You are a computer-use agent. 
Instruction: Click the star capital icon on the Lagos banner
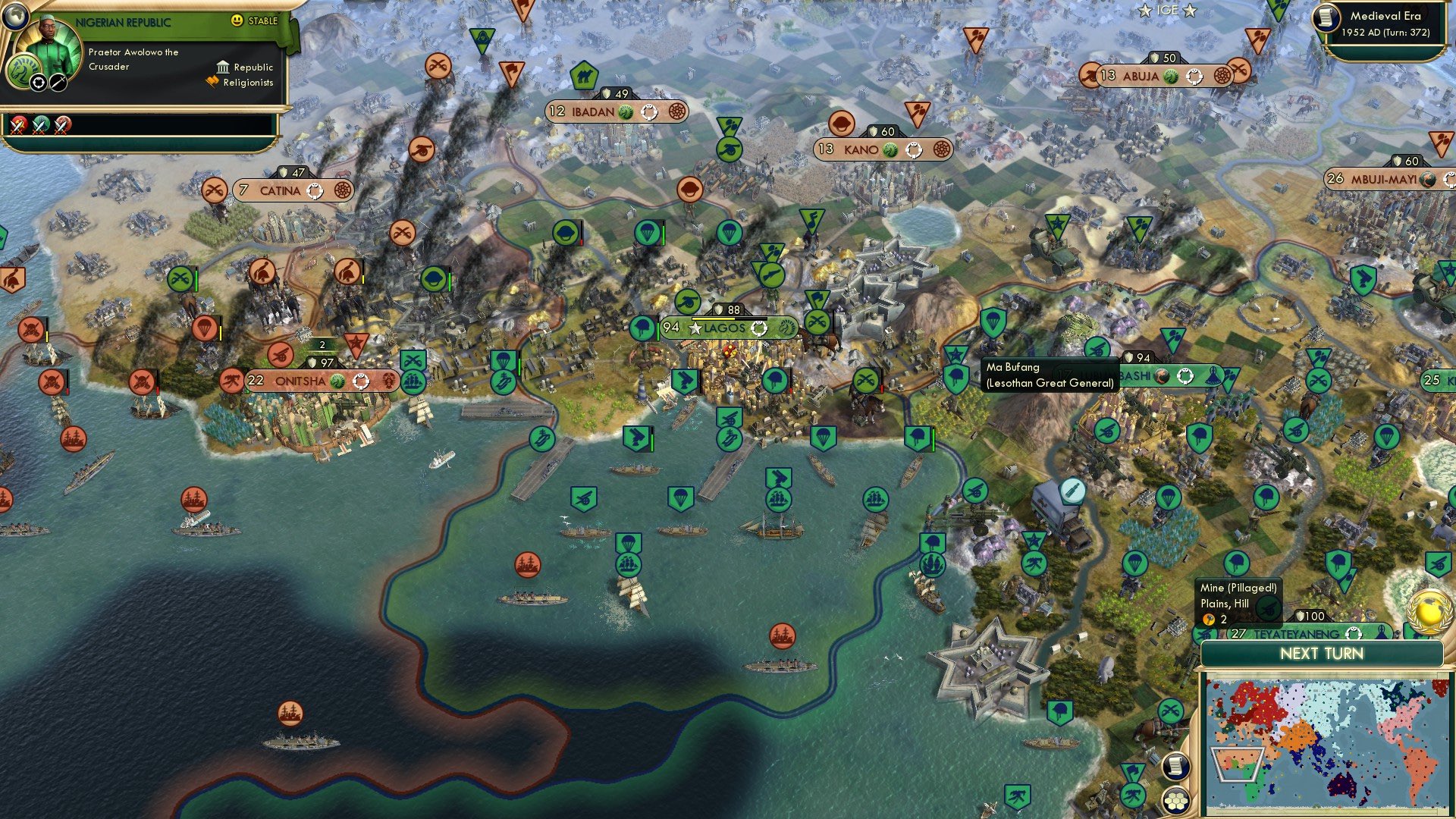pyautogui.click(x=695, y=328)
